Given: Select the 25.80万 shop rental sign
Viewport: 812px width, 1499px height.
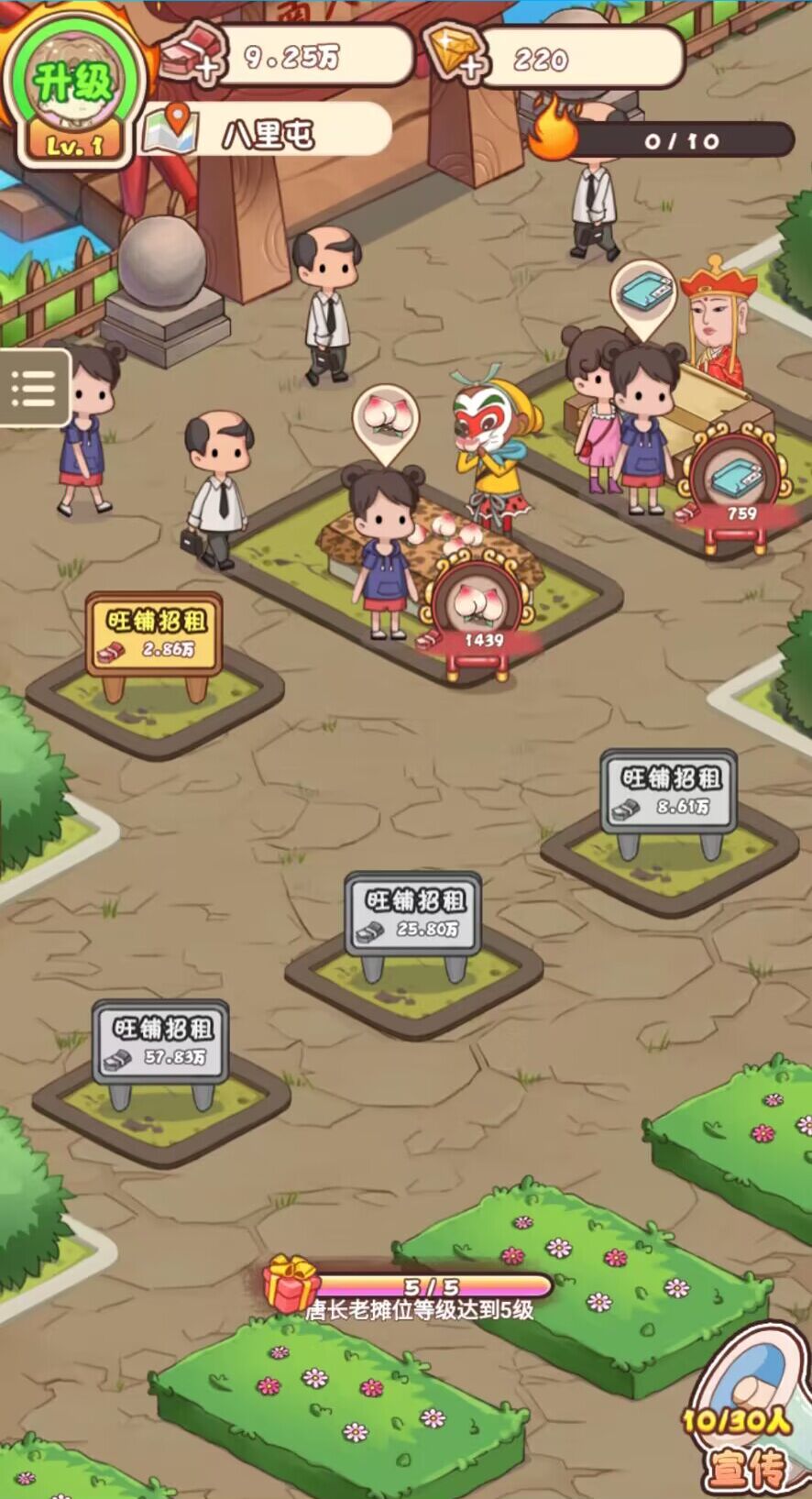Looking at the screenshot, I should tap(414, 913).
